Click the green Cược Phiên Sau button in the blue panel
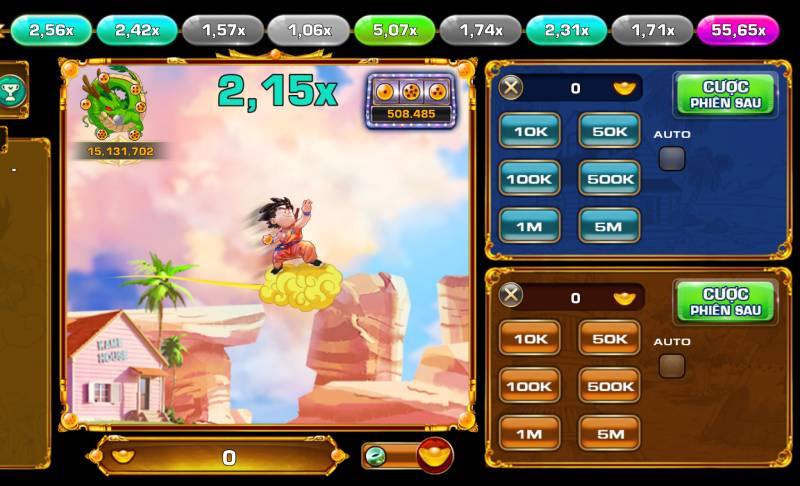800x486 pixels. pyautogui.click(x=725, y=94)
